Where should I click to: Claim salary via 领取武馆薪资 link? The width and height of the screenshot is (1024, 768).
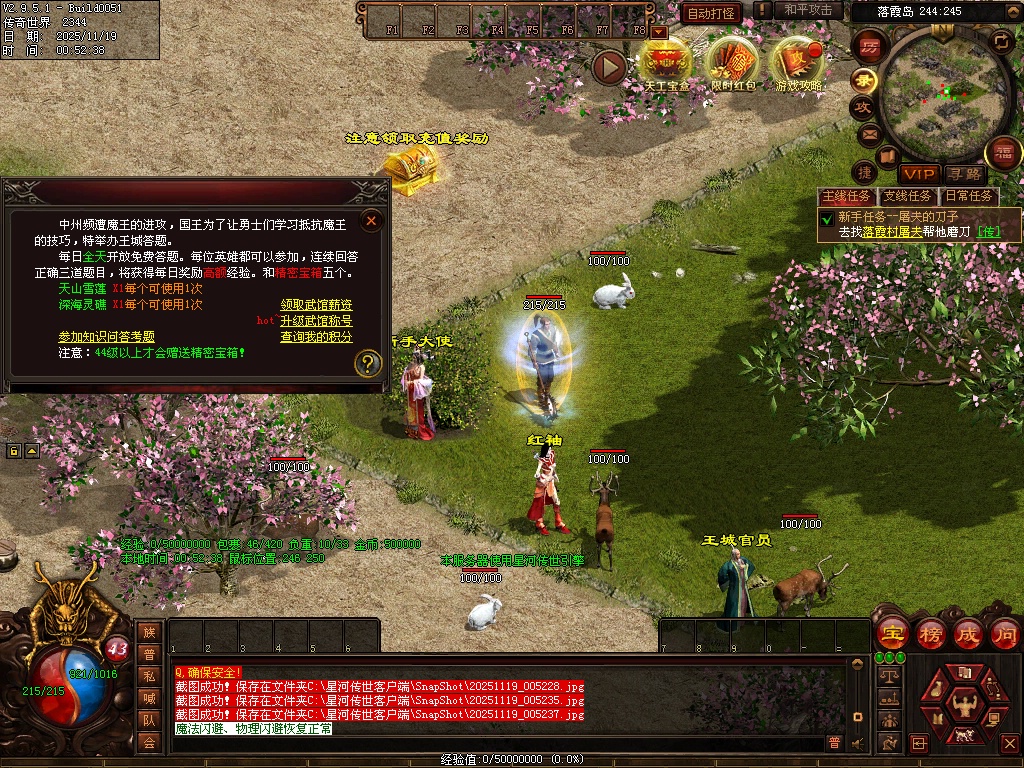tap(316, 305)
